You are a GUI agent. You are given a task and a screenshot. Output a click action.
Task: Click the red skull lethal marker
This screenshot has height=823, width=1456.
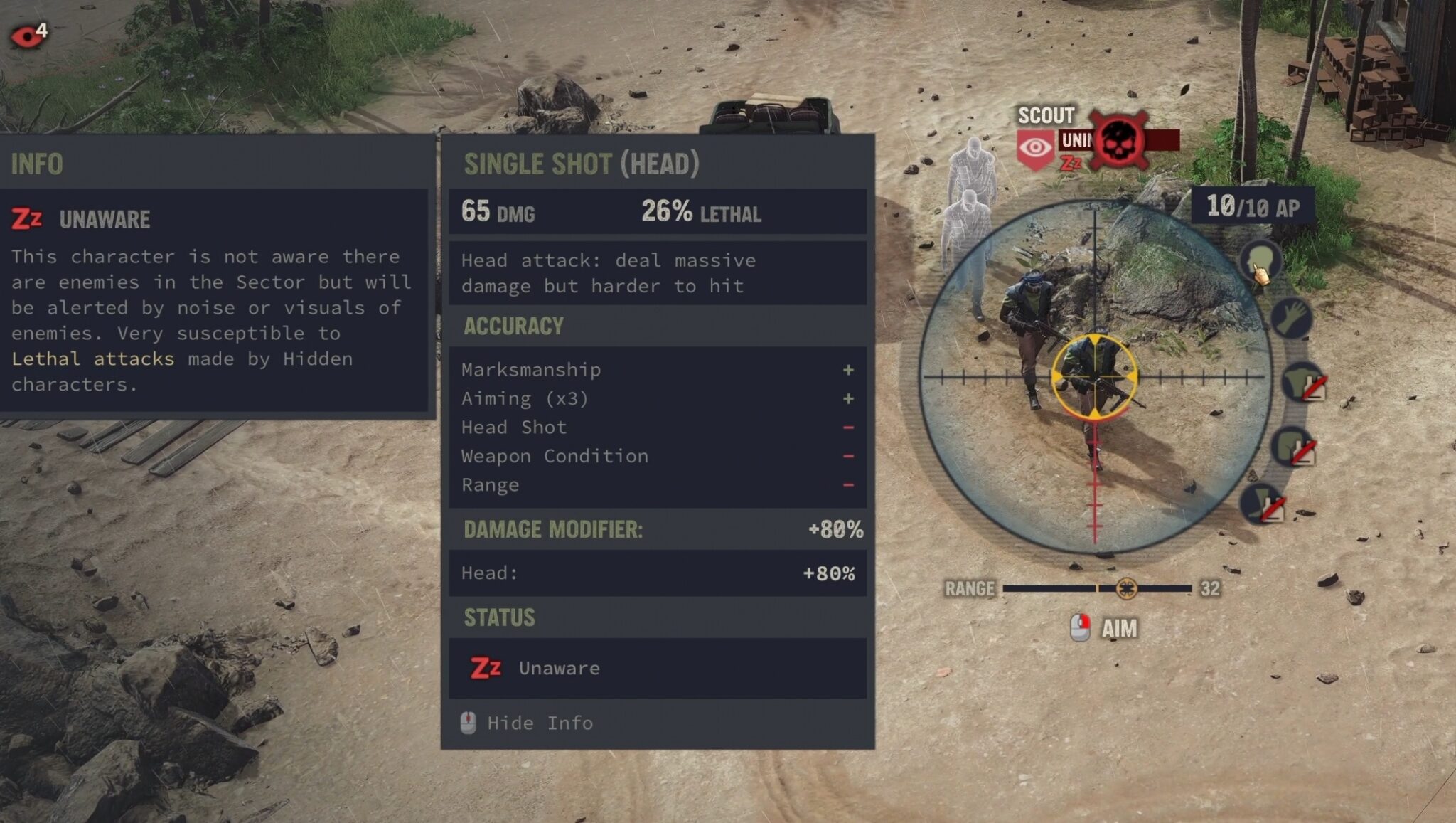[x=1118, y=139]
